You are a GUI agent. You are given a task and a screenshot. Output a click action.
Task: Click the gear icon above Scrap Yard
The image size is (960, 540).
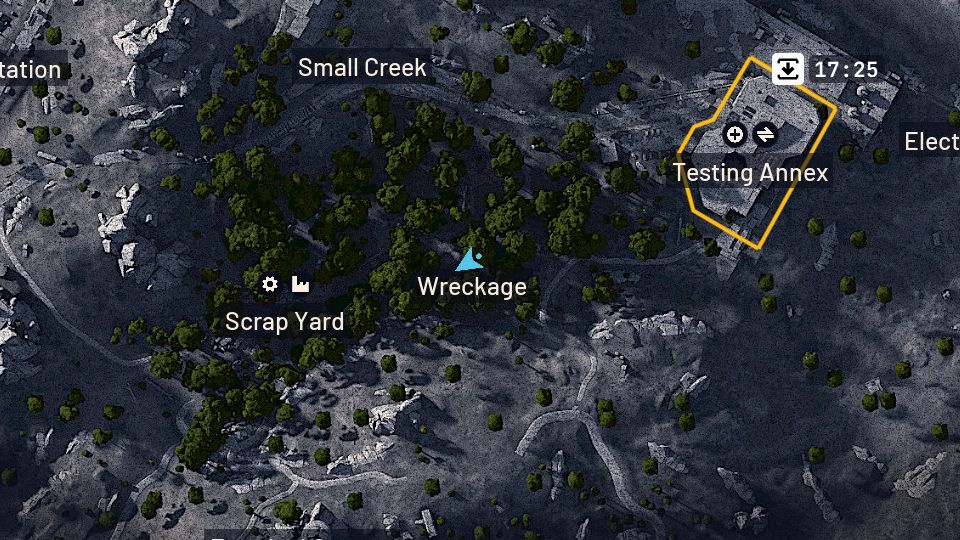click(269, 285)
